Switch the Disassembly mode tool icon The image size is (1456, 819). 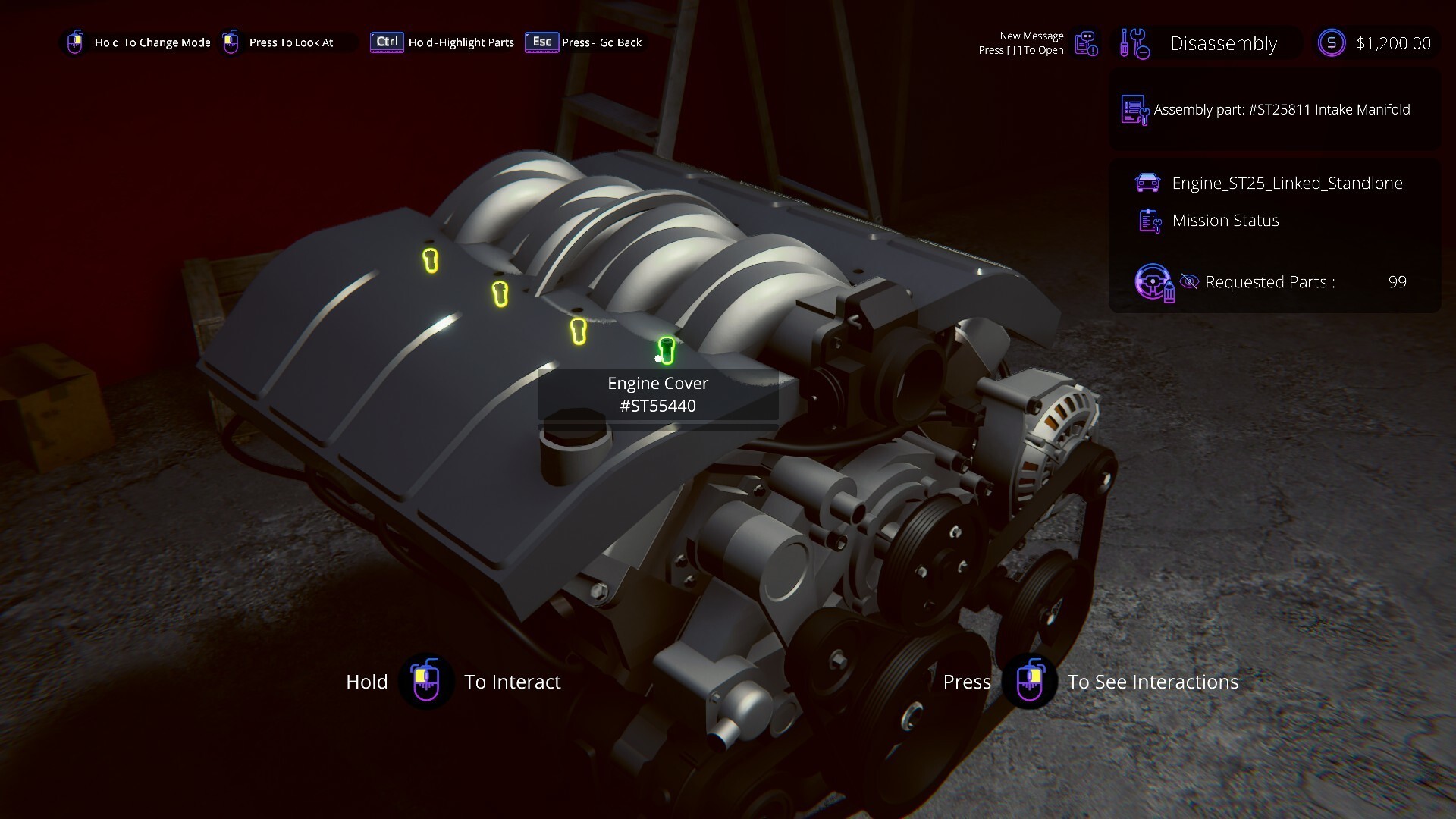click(1135, 43)
